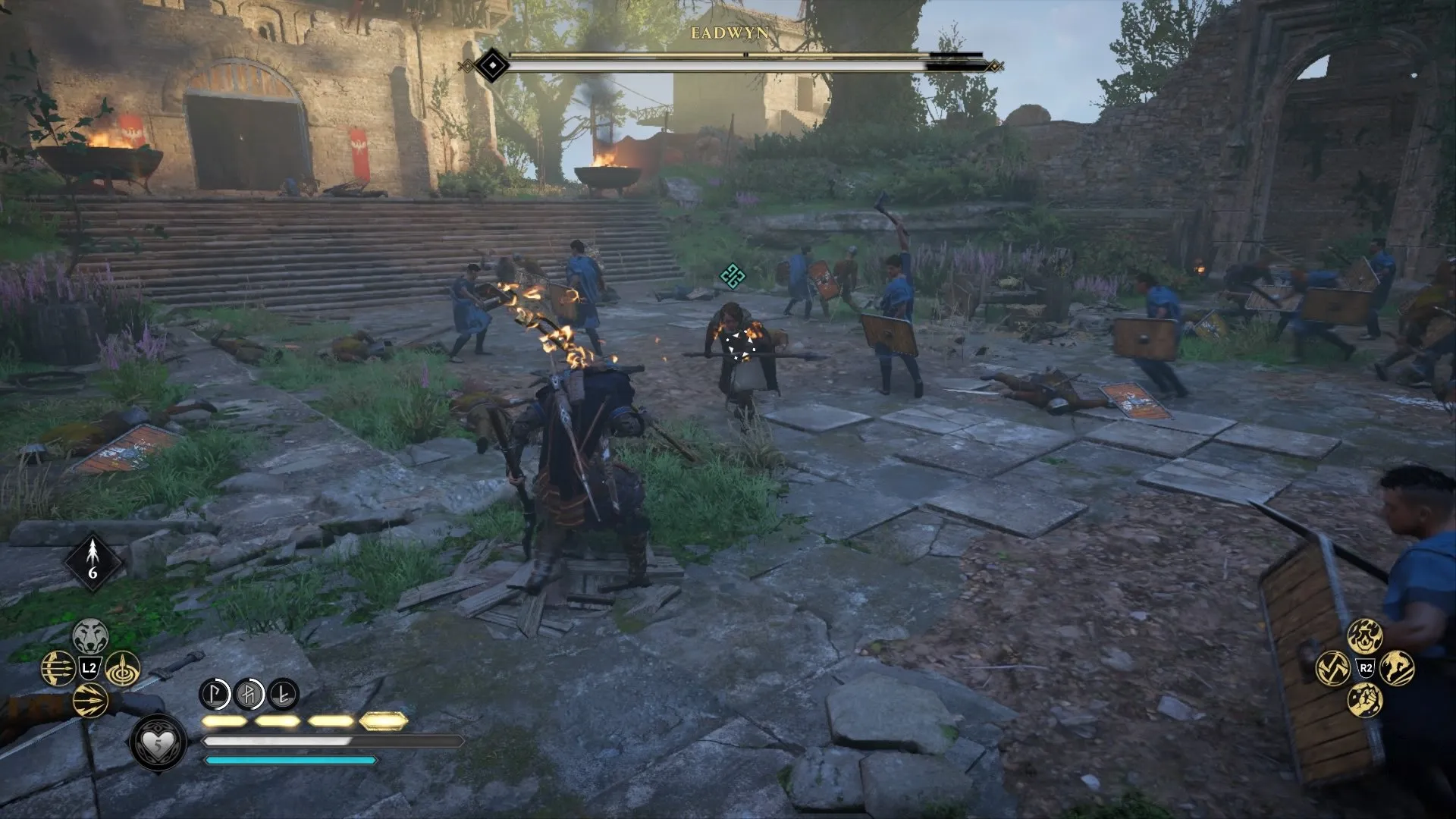Screen dimensions: 1456x819
Task: Activate the fire jar melee ability
Action: [x=1365, y=635]
